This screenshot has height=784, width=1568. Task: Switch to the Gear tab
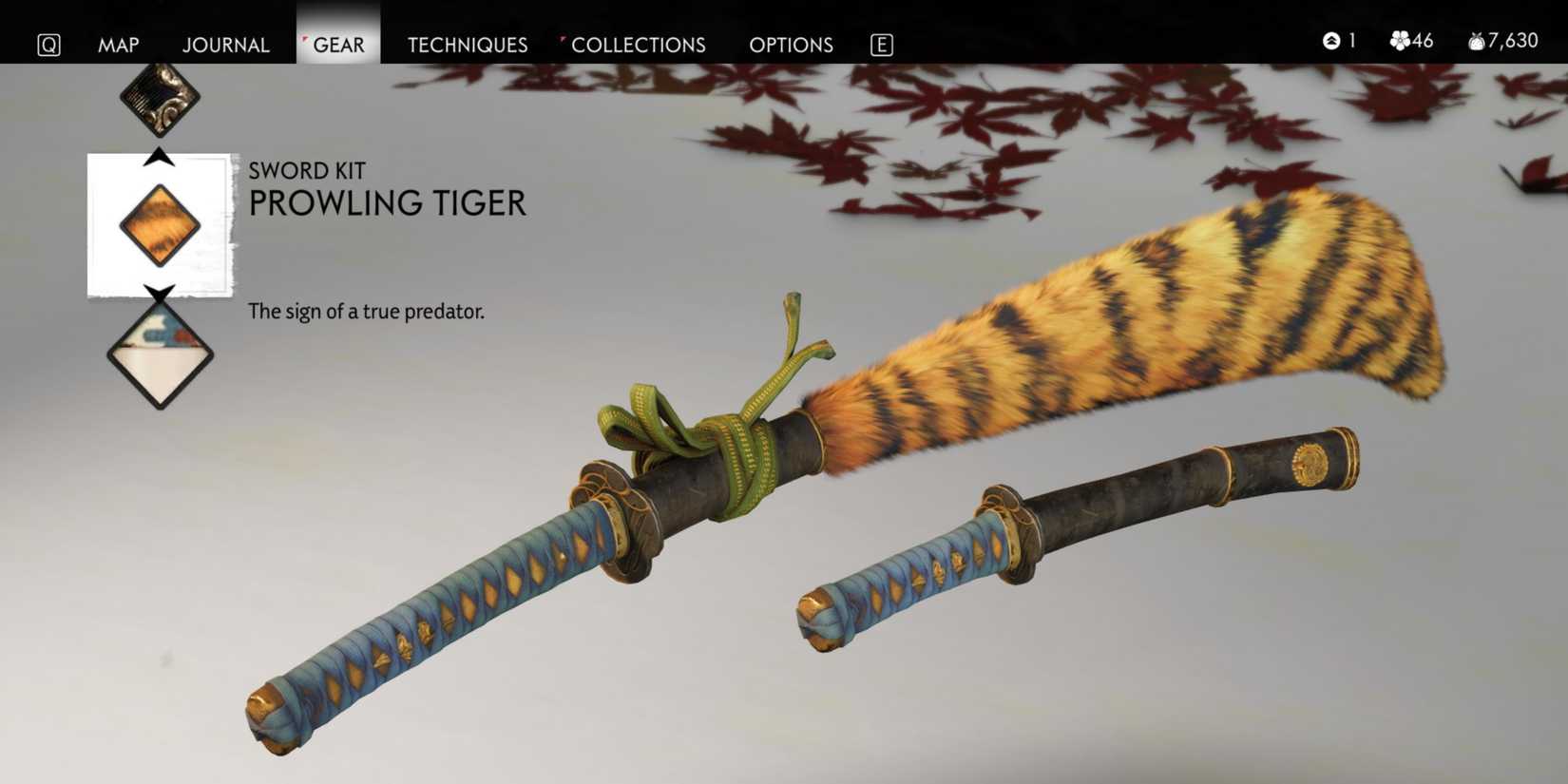coord(337,45)
